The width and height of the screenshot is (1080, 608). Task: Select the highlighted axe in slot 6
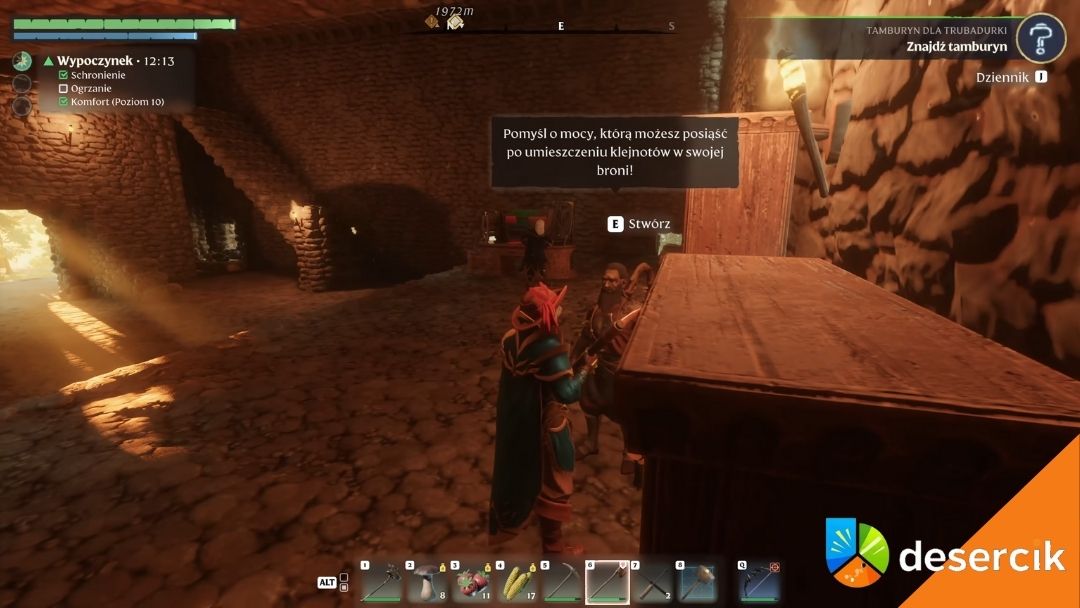pos(607,583)
